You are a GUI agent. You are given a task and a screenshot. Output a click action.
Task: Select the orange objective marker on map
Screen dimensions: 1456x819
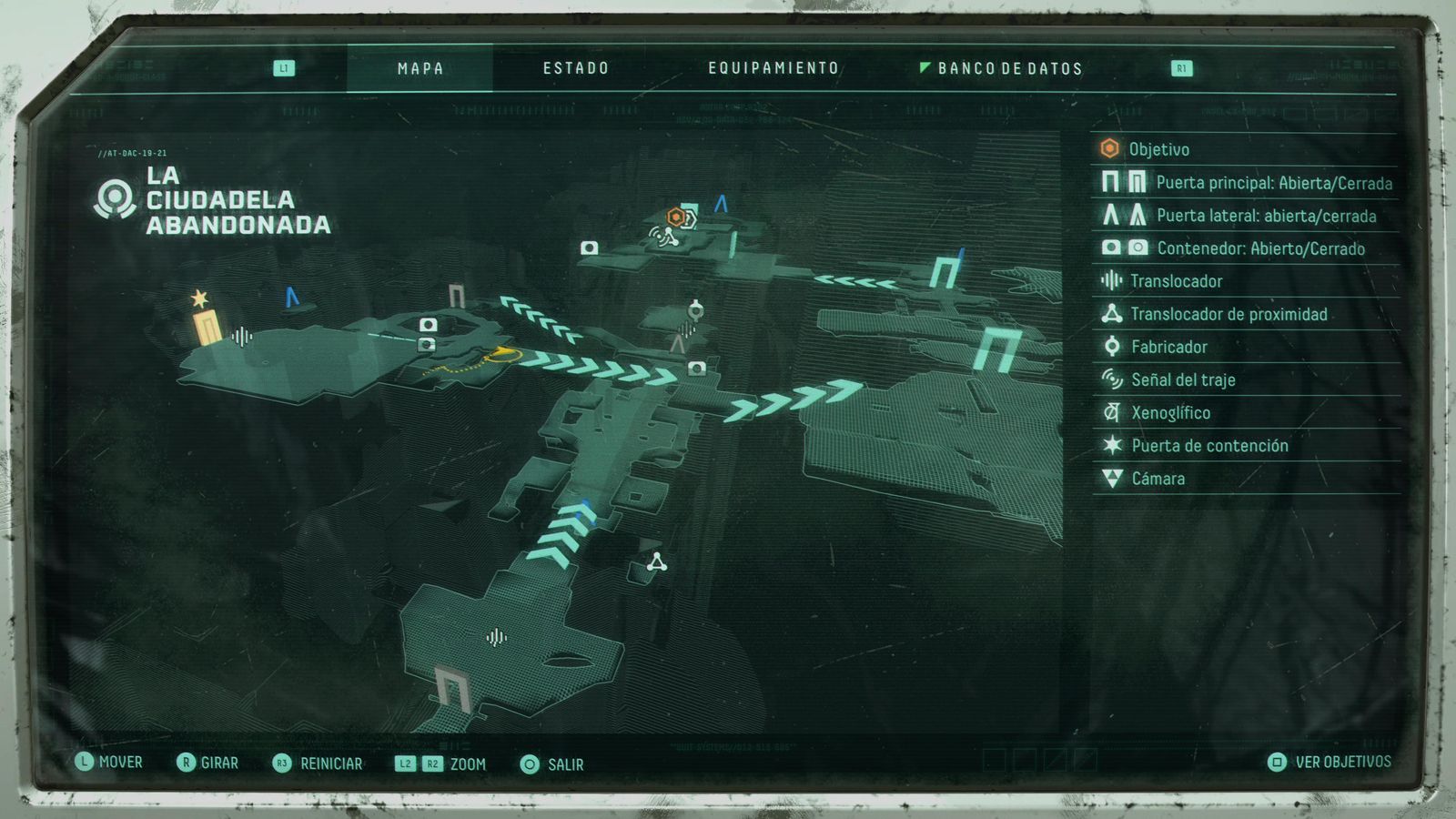point(676,217)
